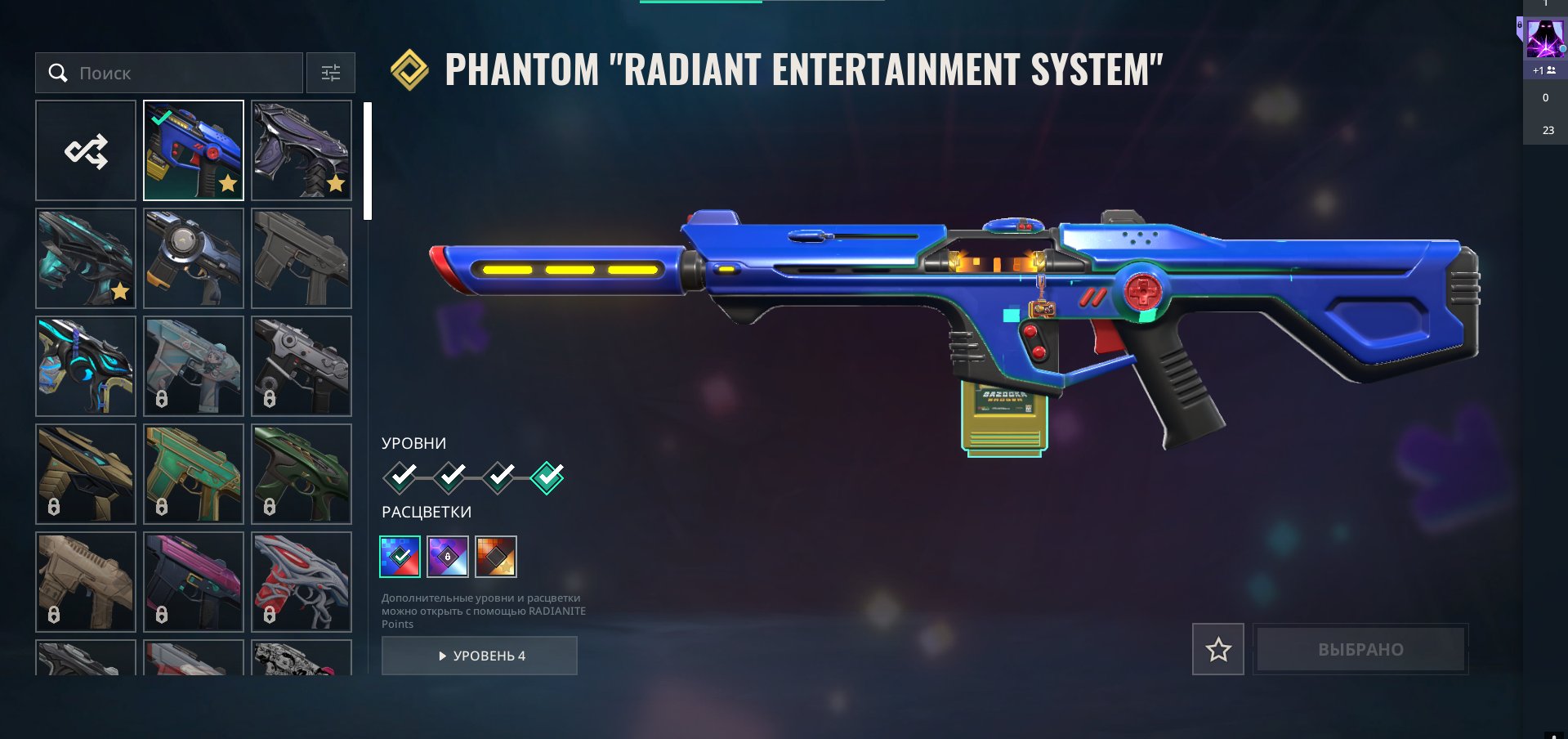Select the first level checkmark diamond
Viewport: 1568px width, 739px height.
[x=400, y=477]
